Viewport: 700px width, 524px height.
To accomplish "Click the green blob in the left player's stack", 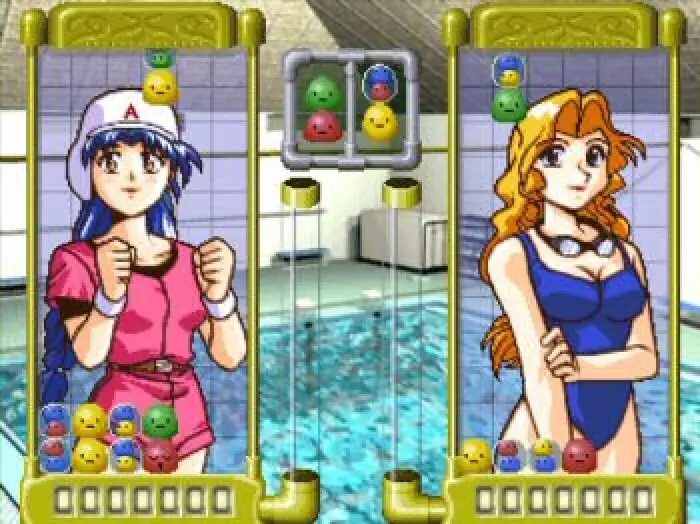I will (160, 422).
